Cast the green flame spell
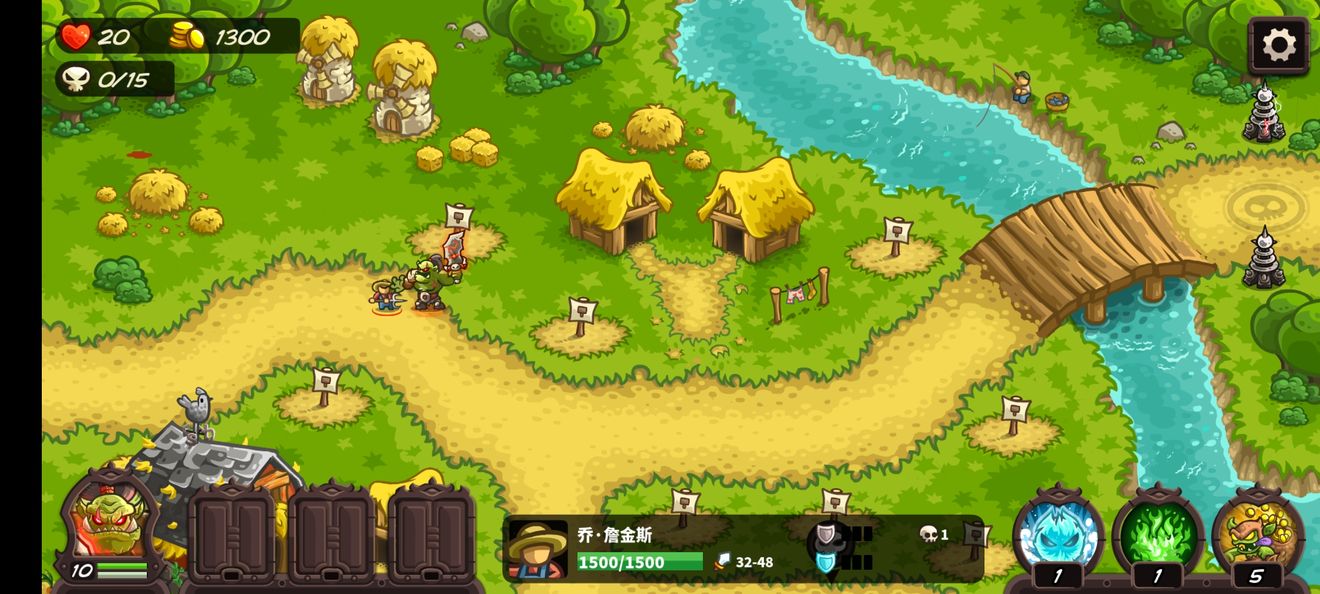This screenshot has height=594, width=1320. pos(1157,531)
